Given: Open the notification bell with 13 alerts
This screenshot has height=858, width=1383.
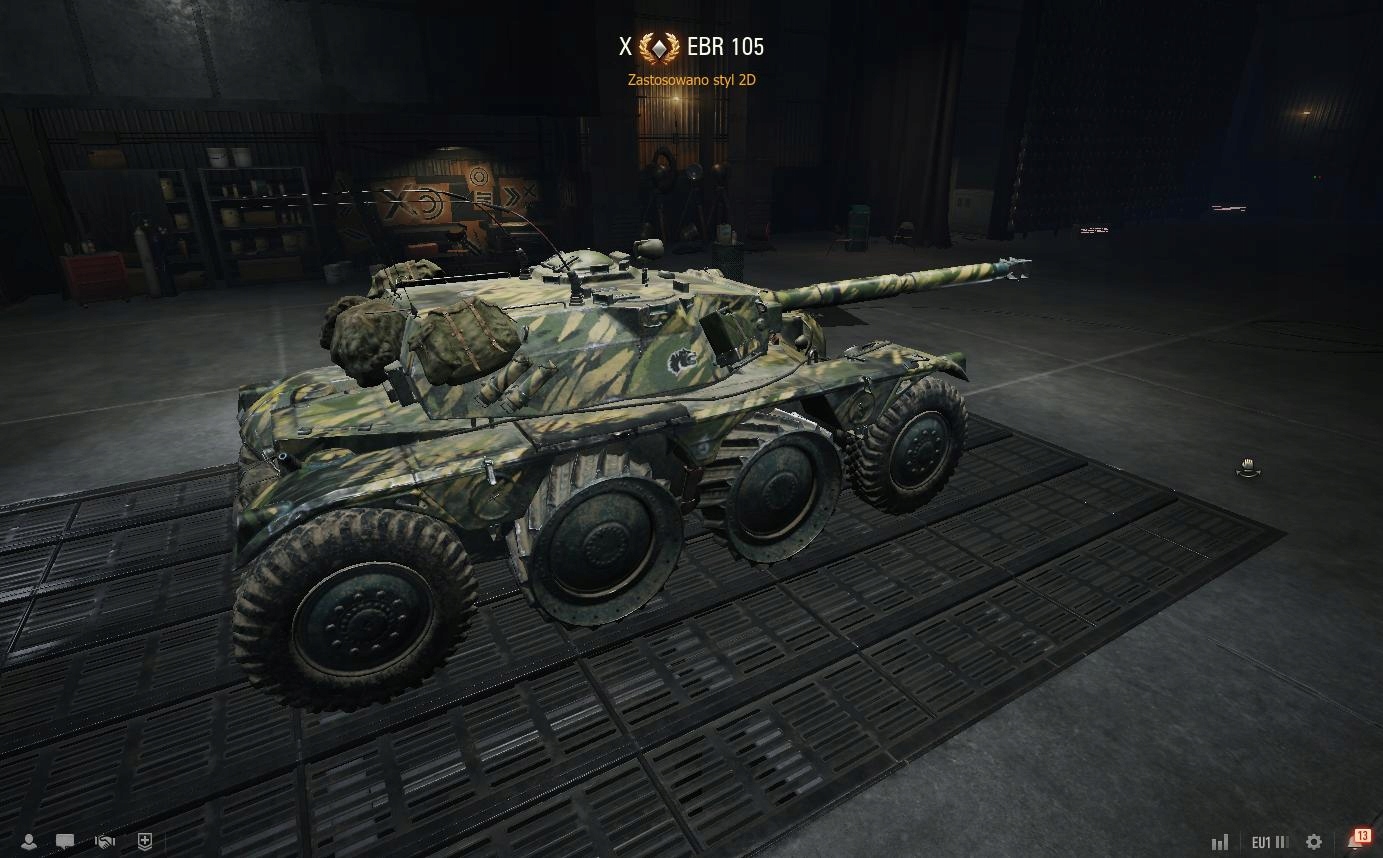Looking at the screenshot, I should coord(1356,840).
